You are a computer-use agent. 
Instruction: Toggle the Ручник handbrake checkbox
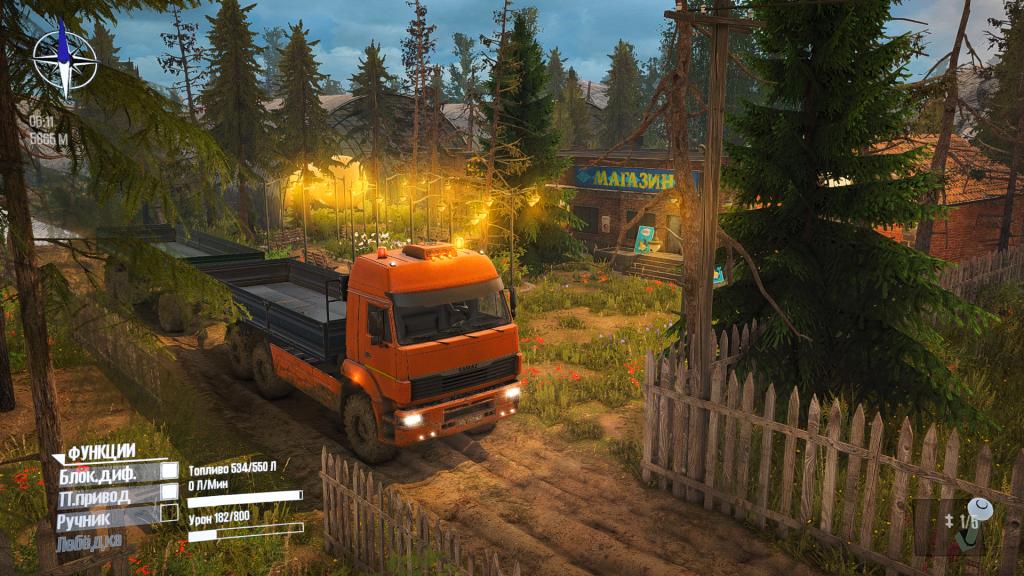pos(170,514)
